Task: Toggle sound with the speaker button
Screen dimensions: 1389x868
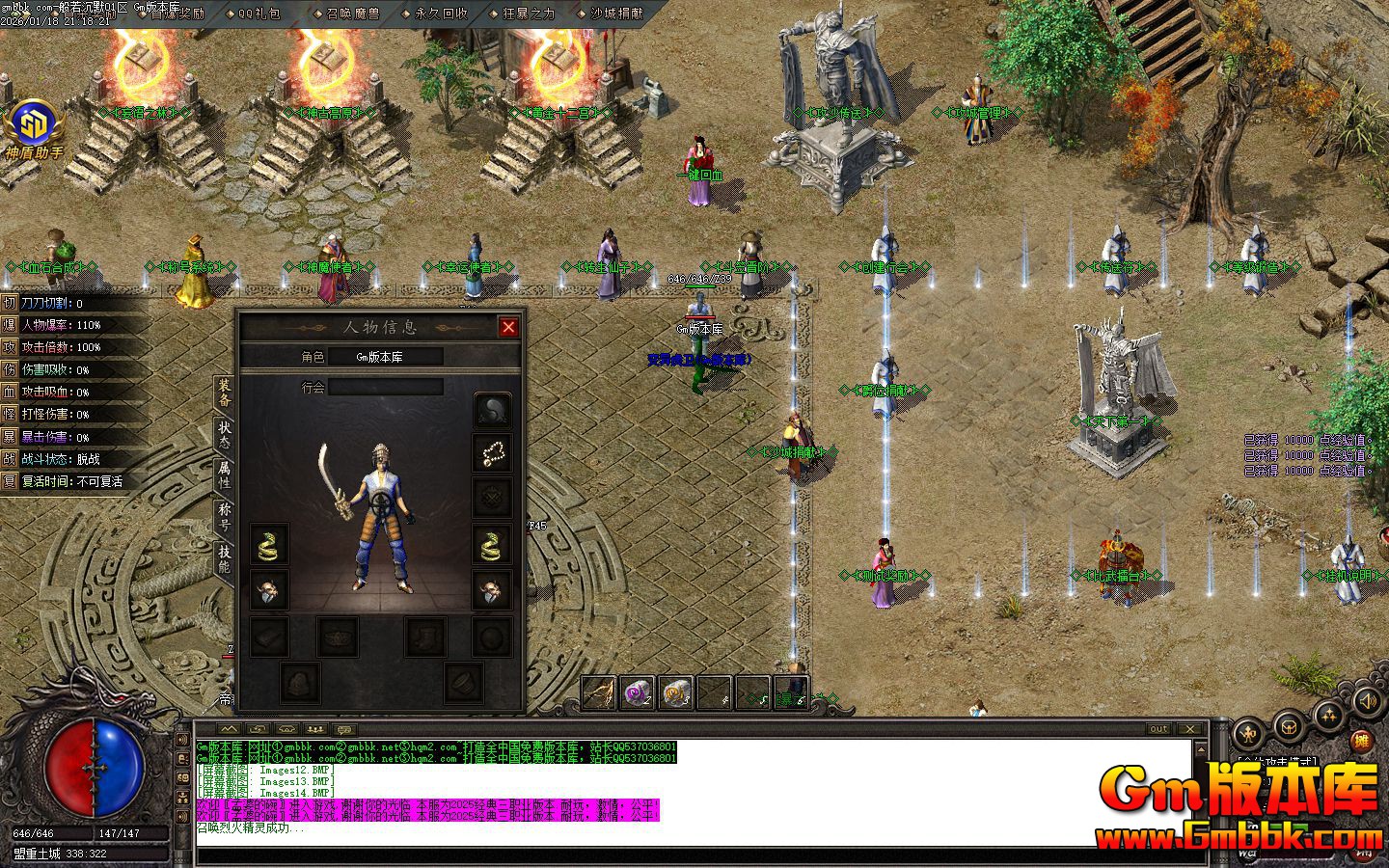Action: click(x=1366, y=701)
